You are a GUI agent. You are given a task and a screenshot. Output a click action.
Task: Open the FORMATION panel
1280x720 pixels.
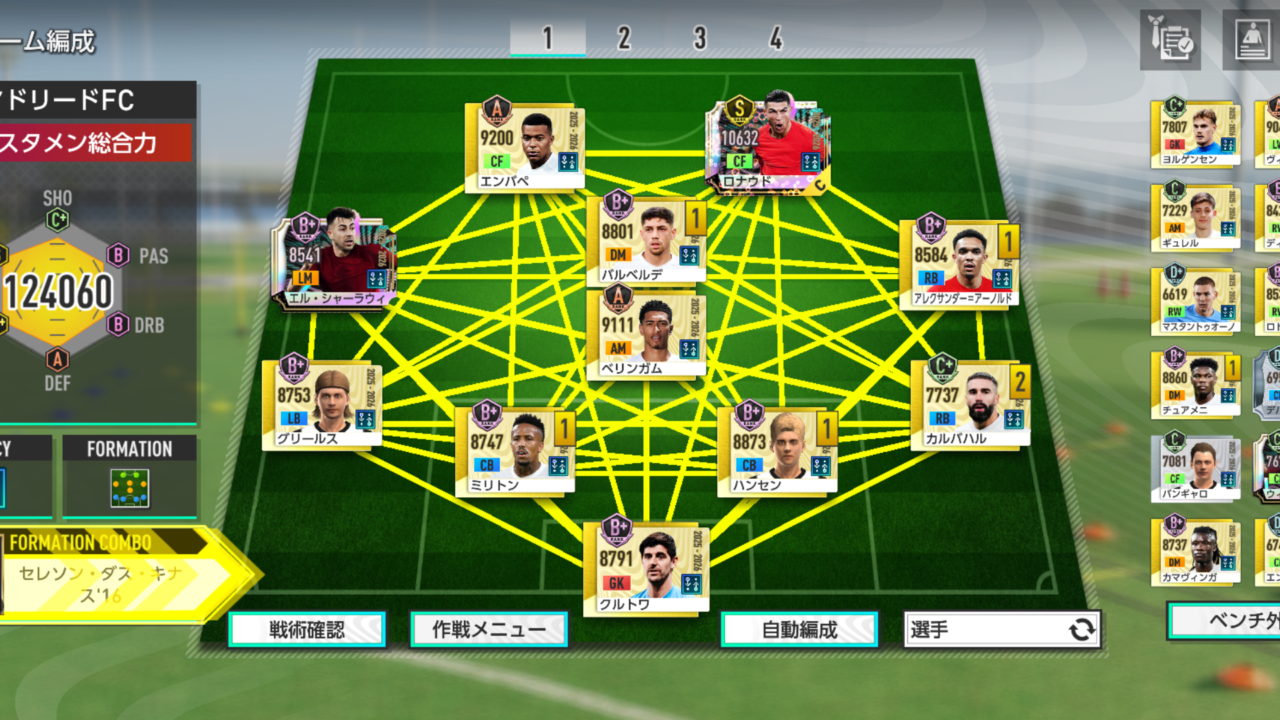click(130, 477)
